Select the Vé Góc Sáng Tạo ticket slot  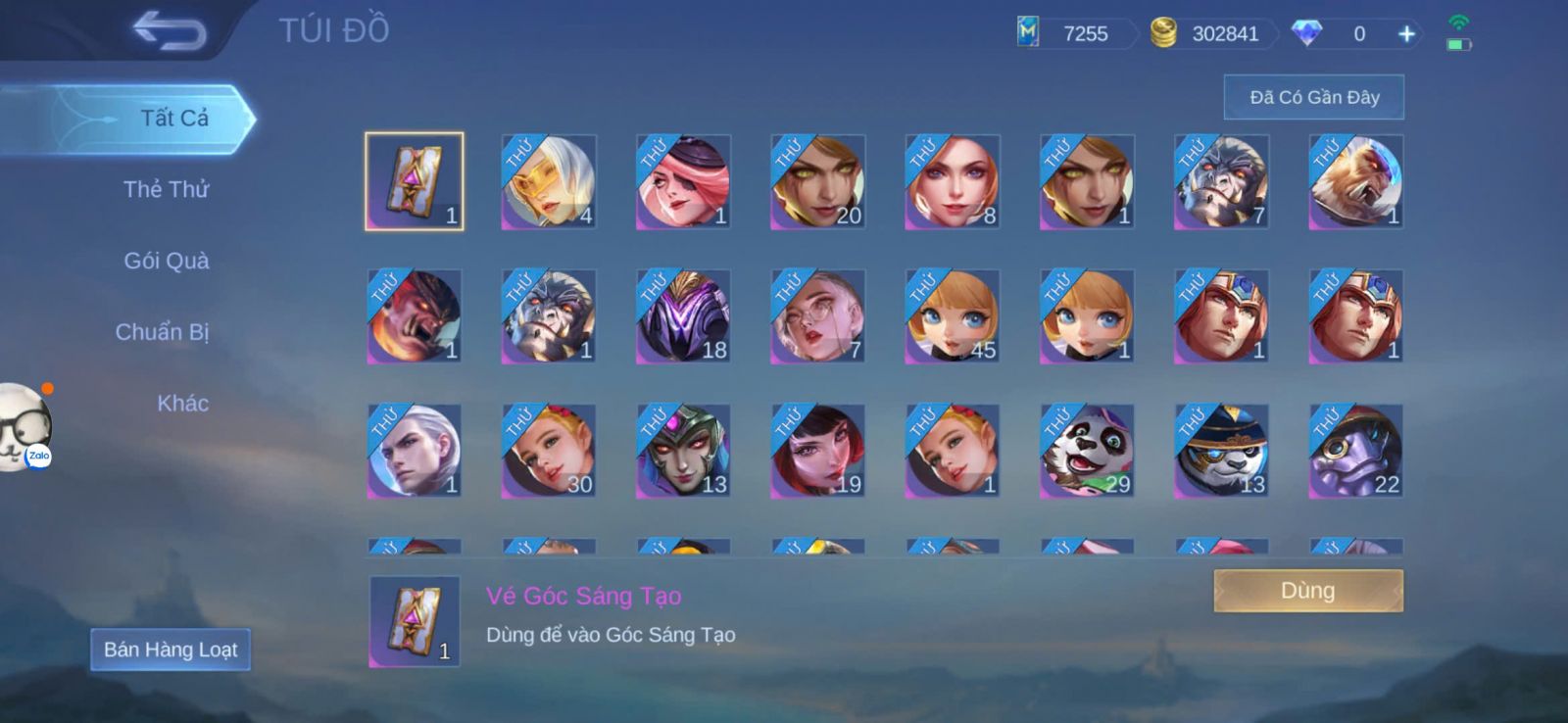coord(415,182)
